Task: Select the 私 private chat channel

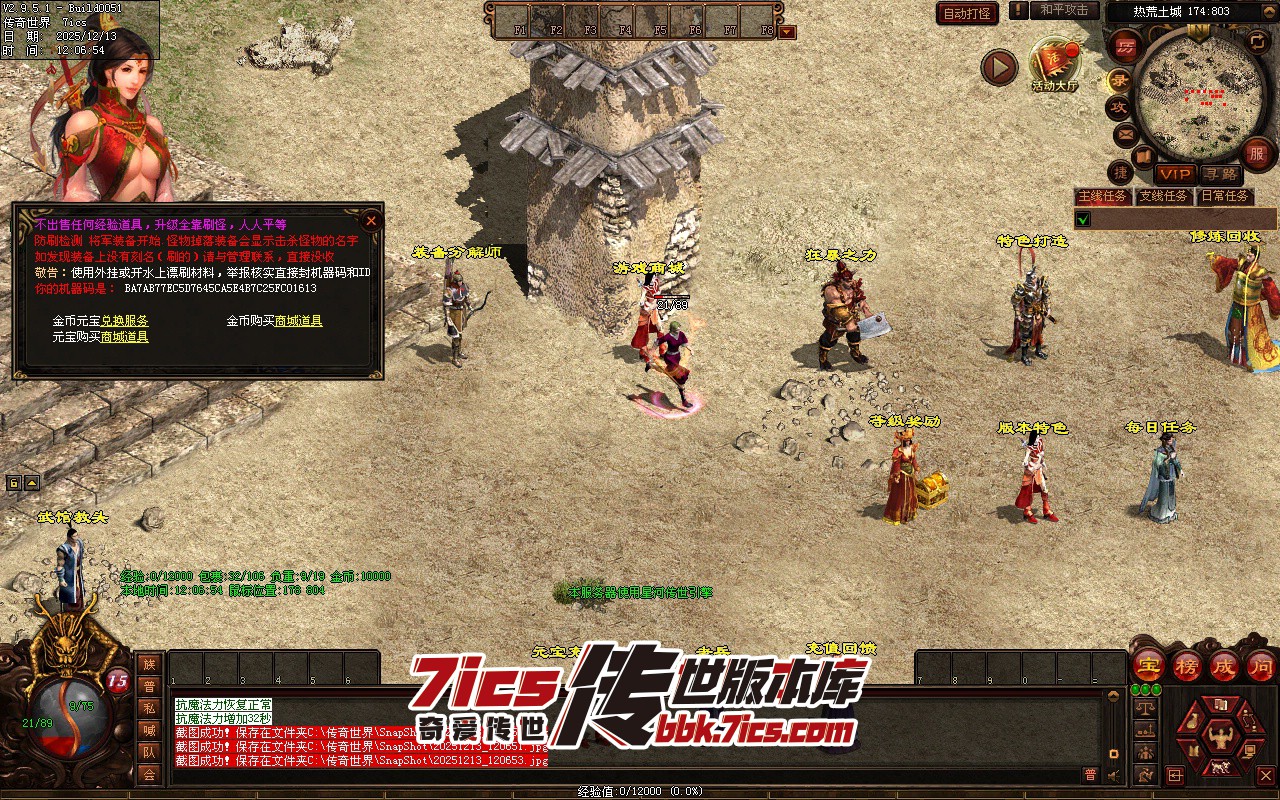Action: (x=149, y=708)
